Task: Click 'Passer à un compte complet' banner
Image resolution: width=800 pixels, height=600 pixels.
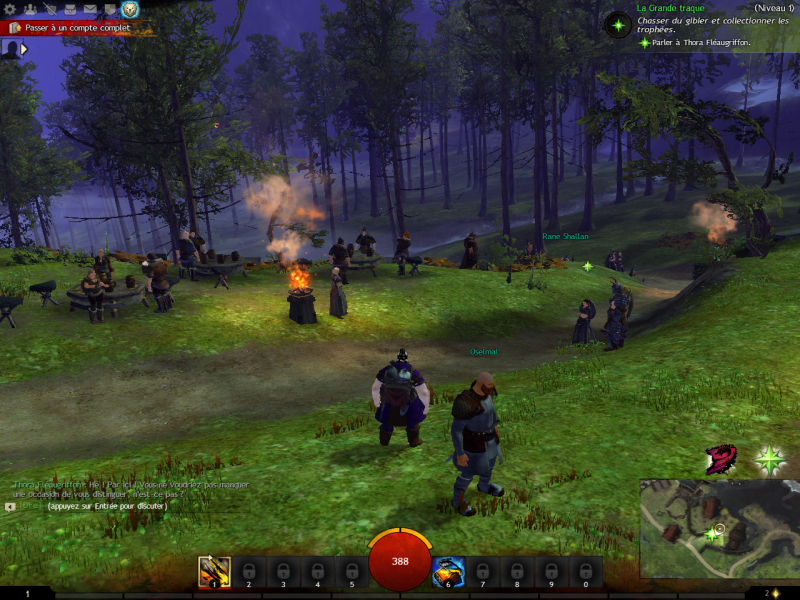Action: click(x=76, y=28)
